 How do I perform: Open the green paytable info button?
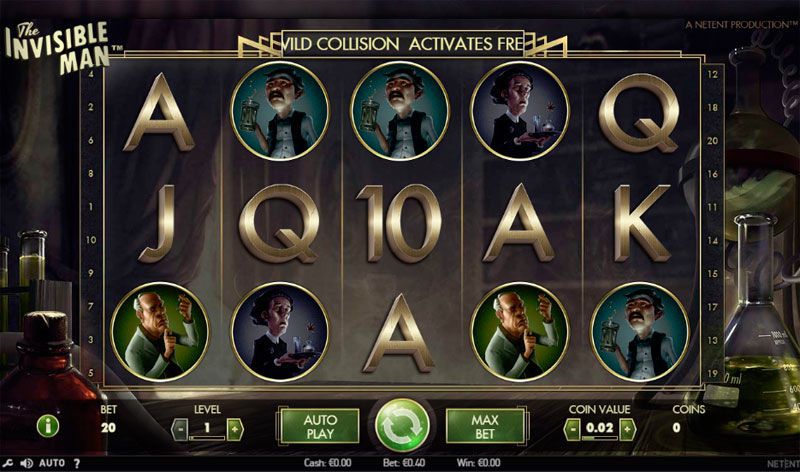point(48,427)
